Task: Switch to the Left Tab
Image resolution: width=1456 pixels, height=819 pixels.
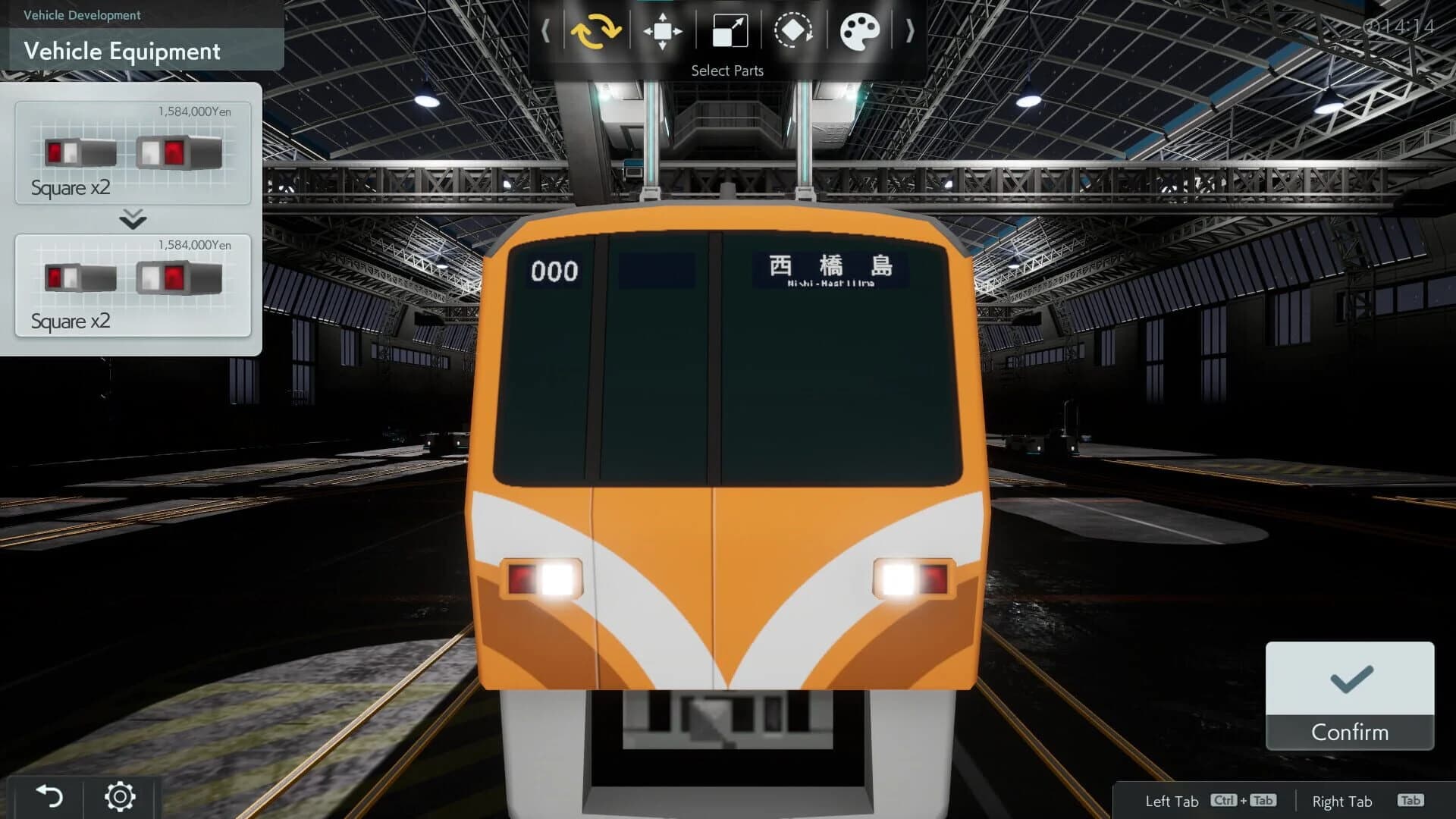Action: pyautogui.click(x=1172, y=801)
